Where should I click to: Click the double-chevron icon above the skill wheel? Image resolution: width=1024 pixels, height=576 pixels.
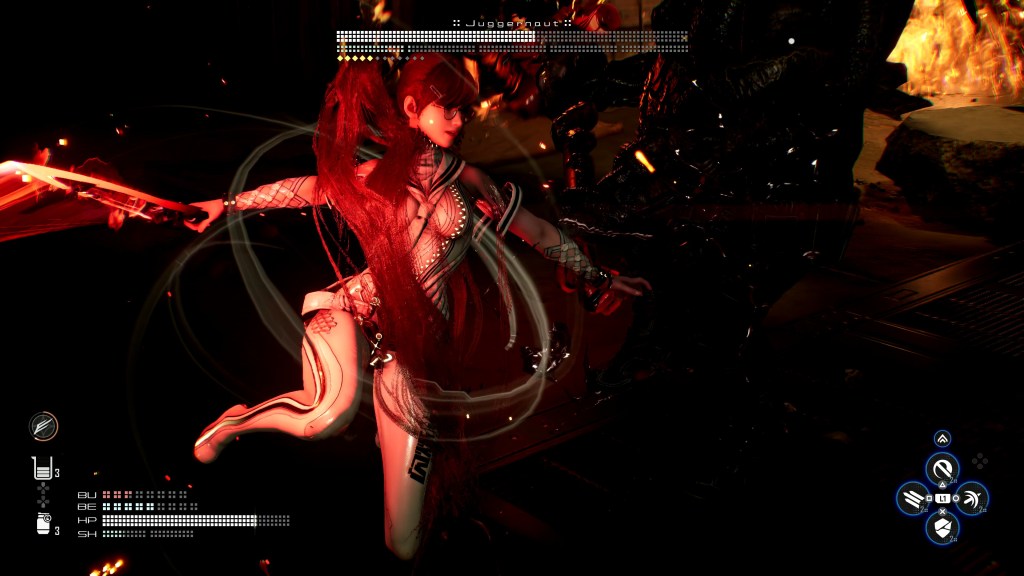(x=942, y=438)
